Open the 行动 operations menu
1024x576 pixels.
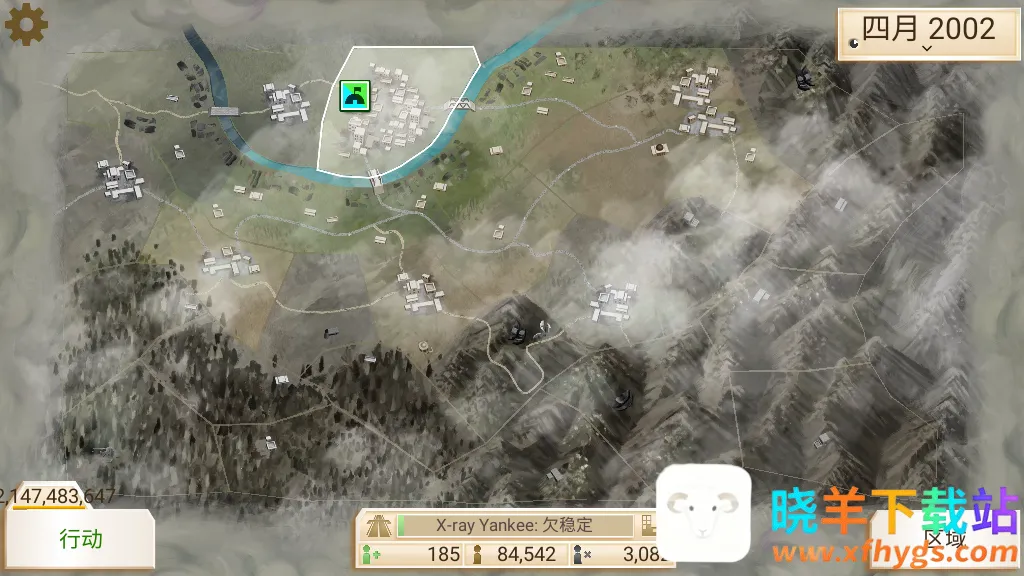tap(80, 540)
